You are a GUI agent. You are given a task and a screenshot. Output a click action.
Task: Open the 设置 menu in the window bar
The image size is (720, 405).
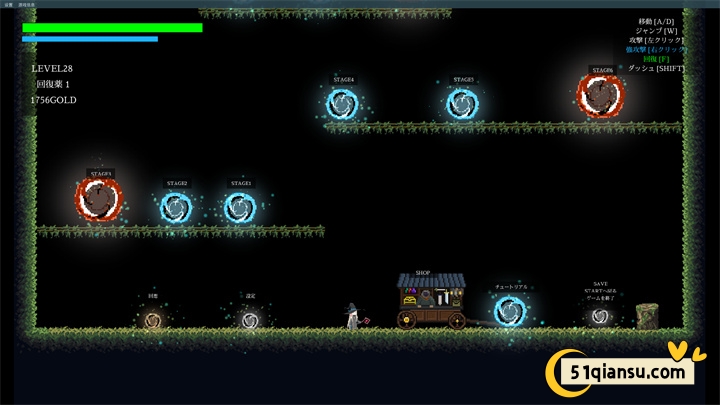pyautogui.click(x=8, y=4)
